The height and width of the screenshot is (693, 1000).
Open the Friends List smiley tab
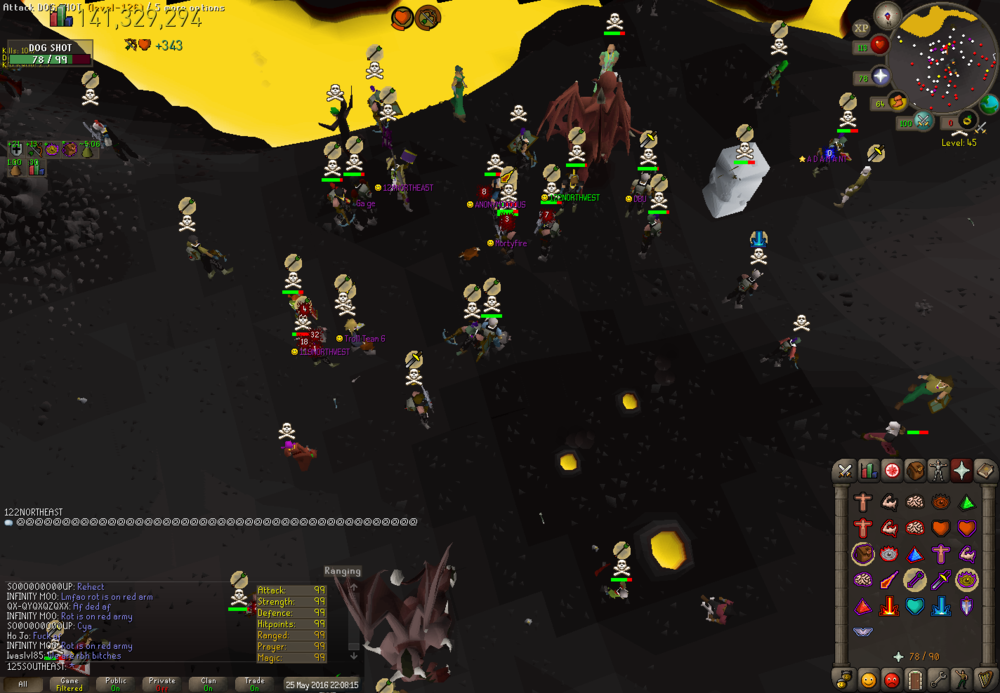pyautogui.click(x=868, y=680)
